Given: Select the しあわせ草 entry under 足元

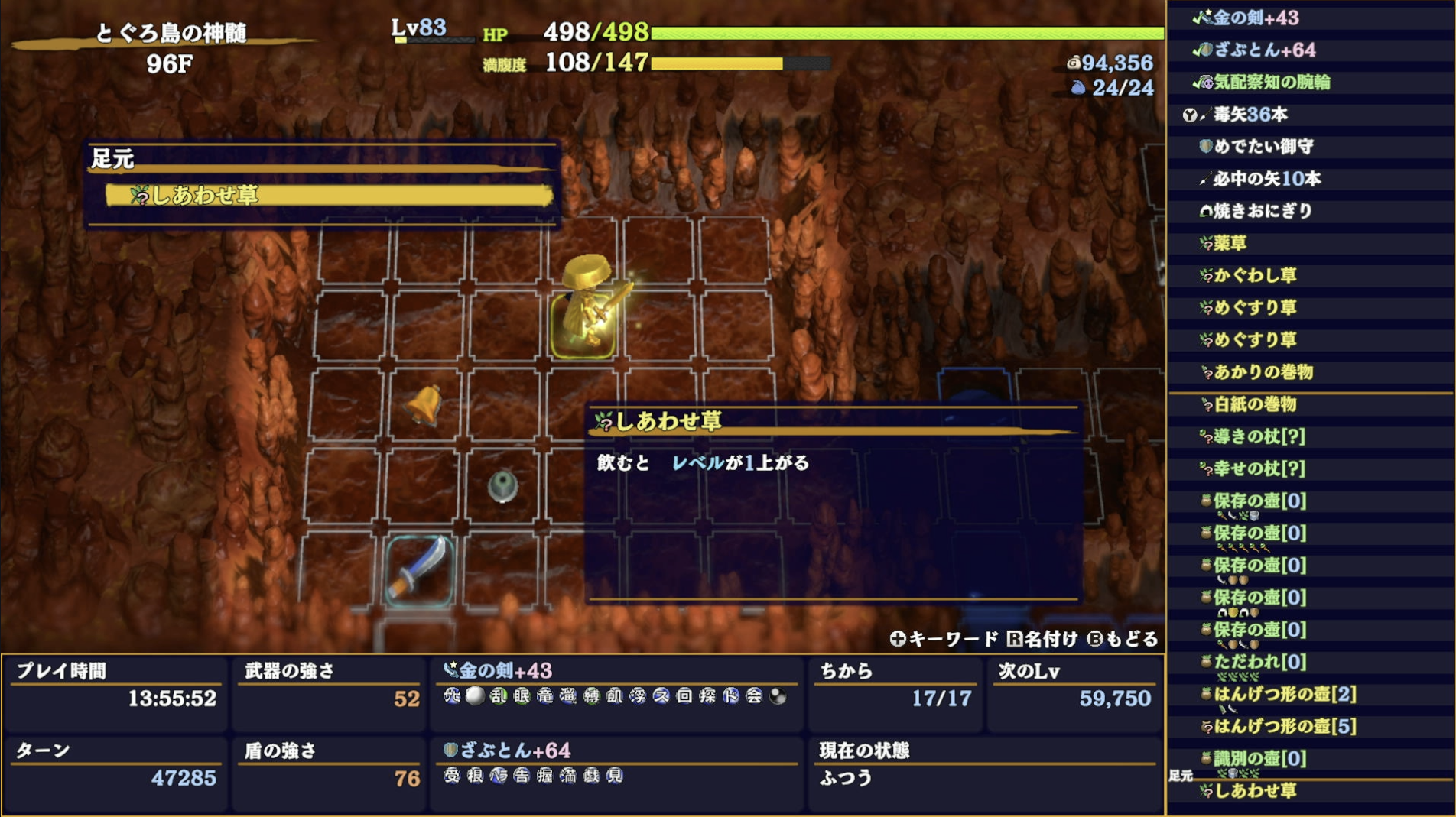Looking at the screenshot, I should [x=195, y=196].
